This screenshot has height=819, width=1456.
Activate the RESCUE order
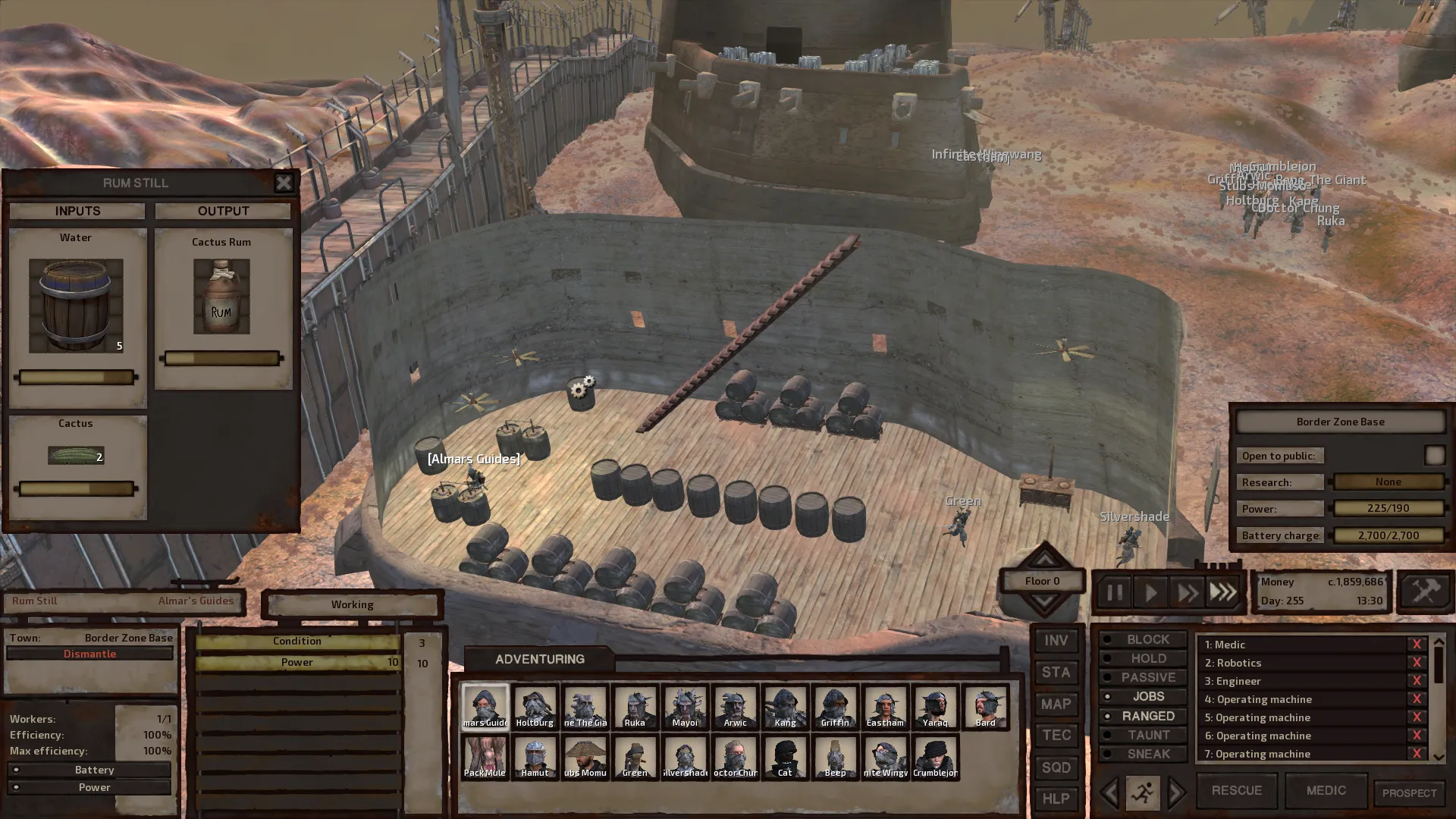pyautogui.click(x=1236, y=790)
